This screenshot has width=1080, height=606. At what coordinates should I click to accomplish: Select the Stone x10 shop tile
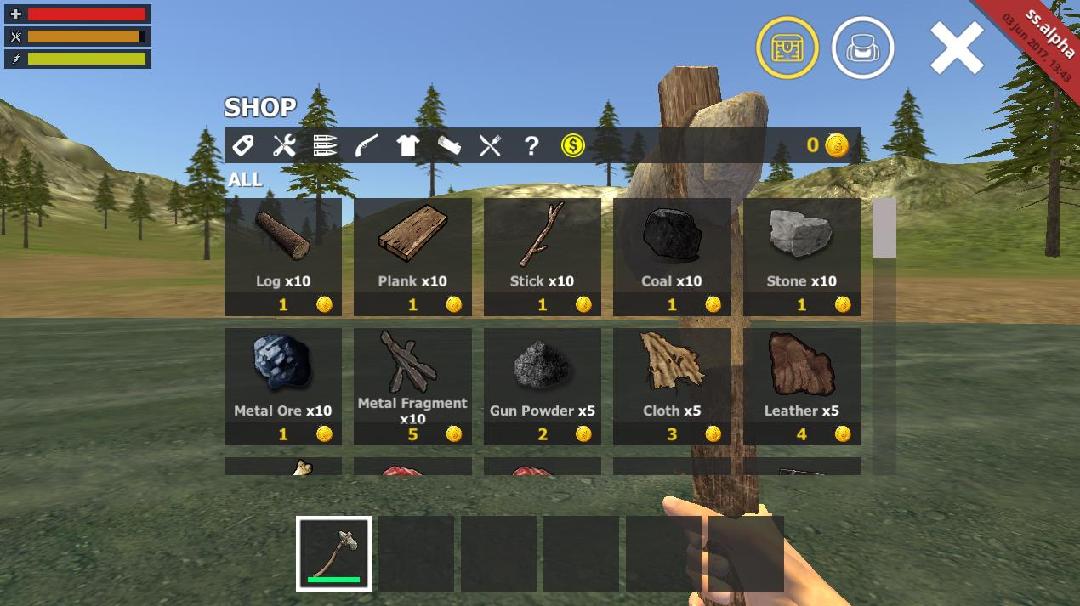801,256
